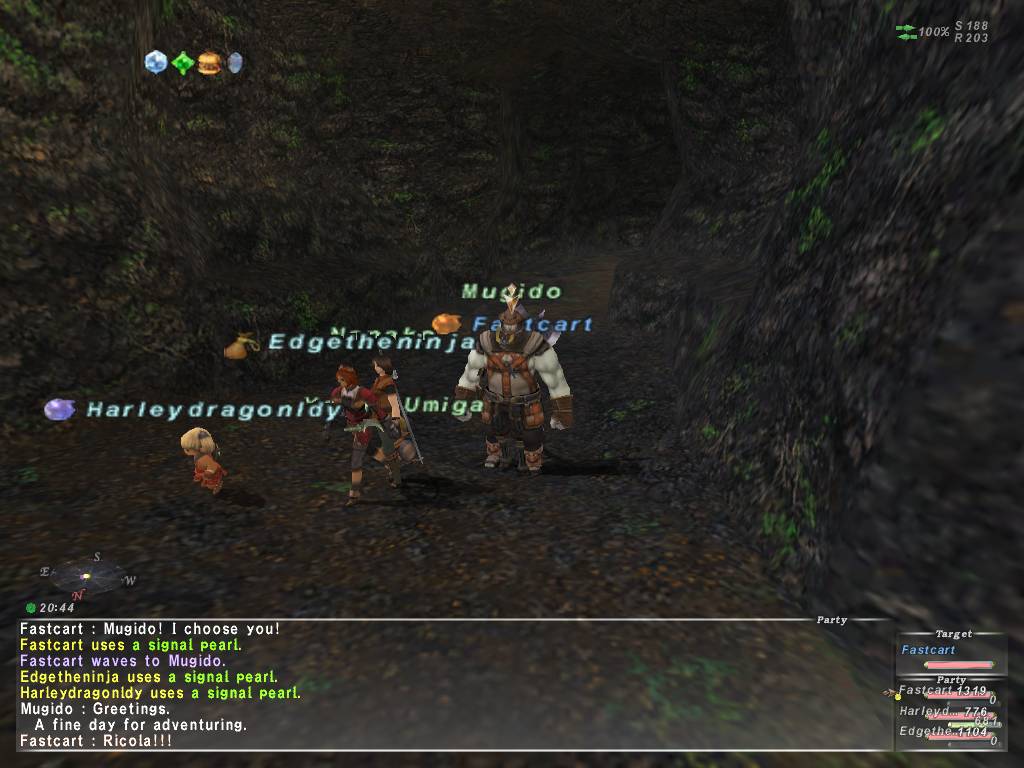Check the burger food status icon
This screenshot has width=1024, height=768.
pos(209,63)
